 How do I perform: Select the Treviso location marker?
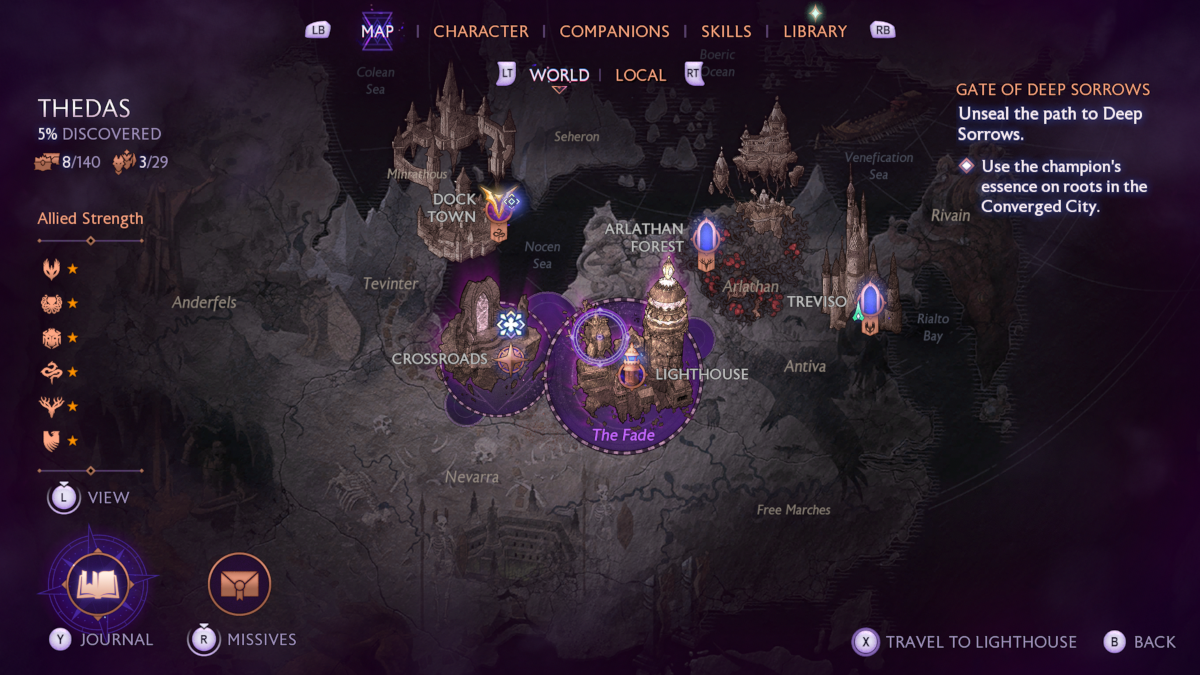869,302
